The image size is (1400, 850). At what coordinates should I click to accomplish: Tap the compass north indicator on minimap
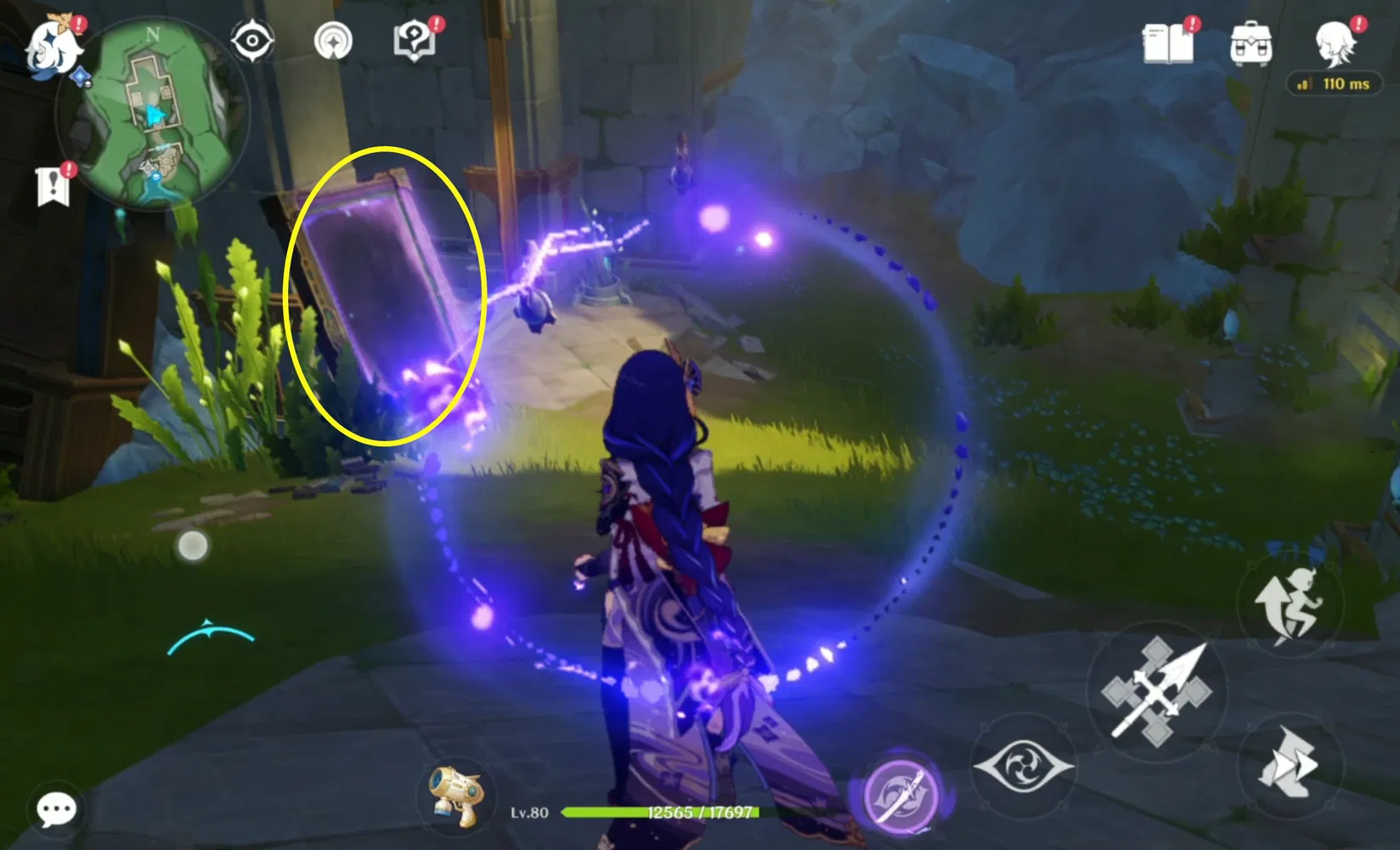coord(153,36)
